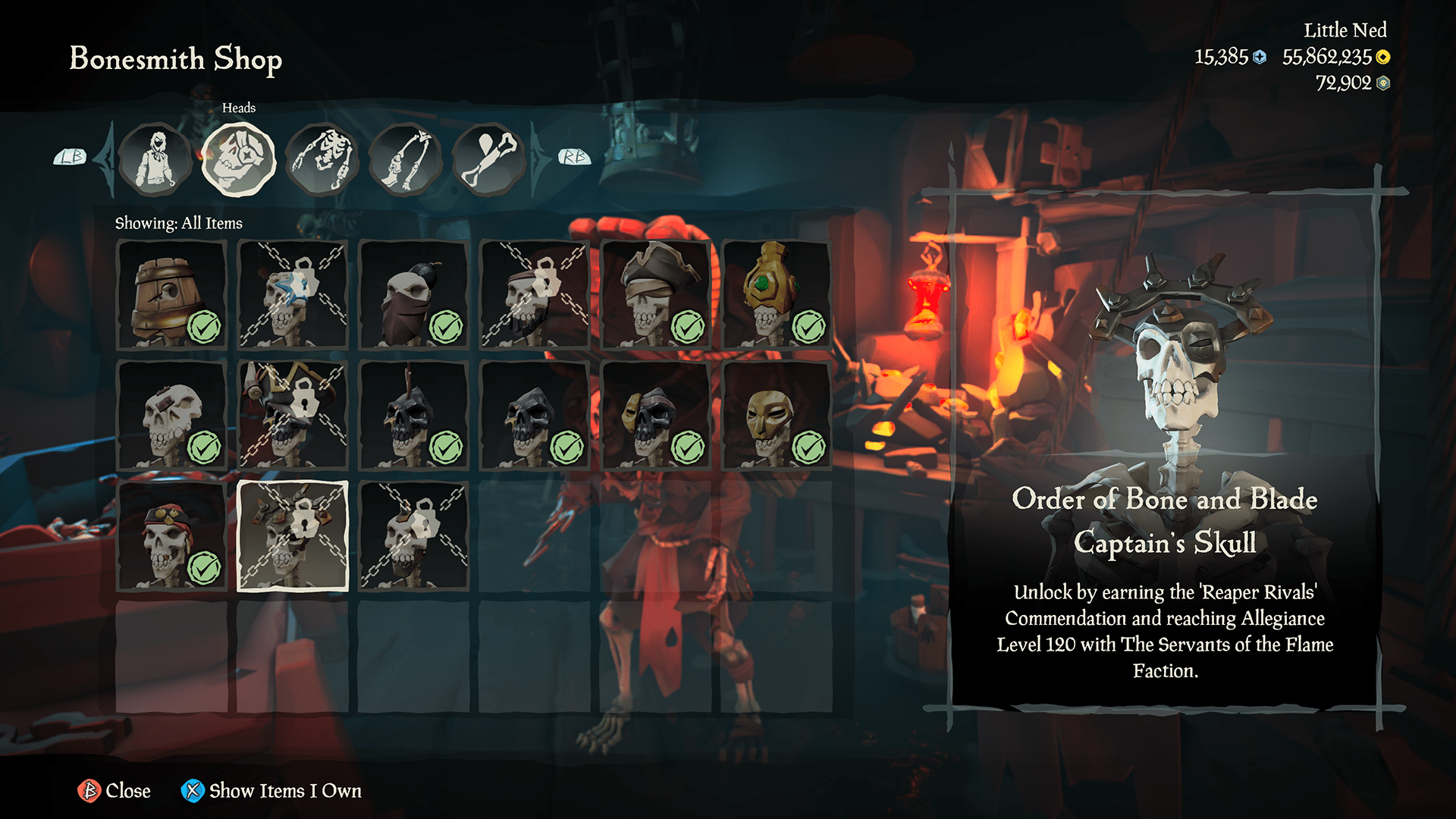
Task: Select the Torsos ribcage category icon
Action: [324, 158]
